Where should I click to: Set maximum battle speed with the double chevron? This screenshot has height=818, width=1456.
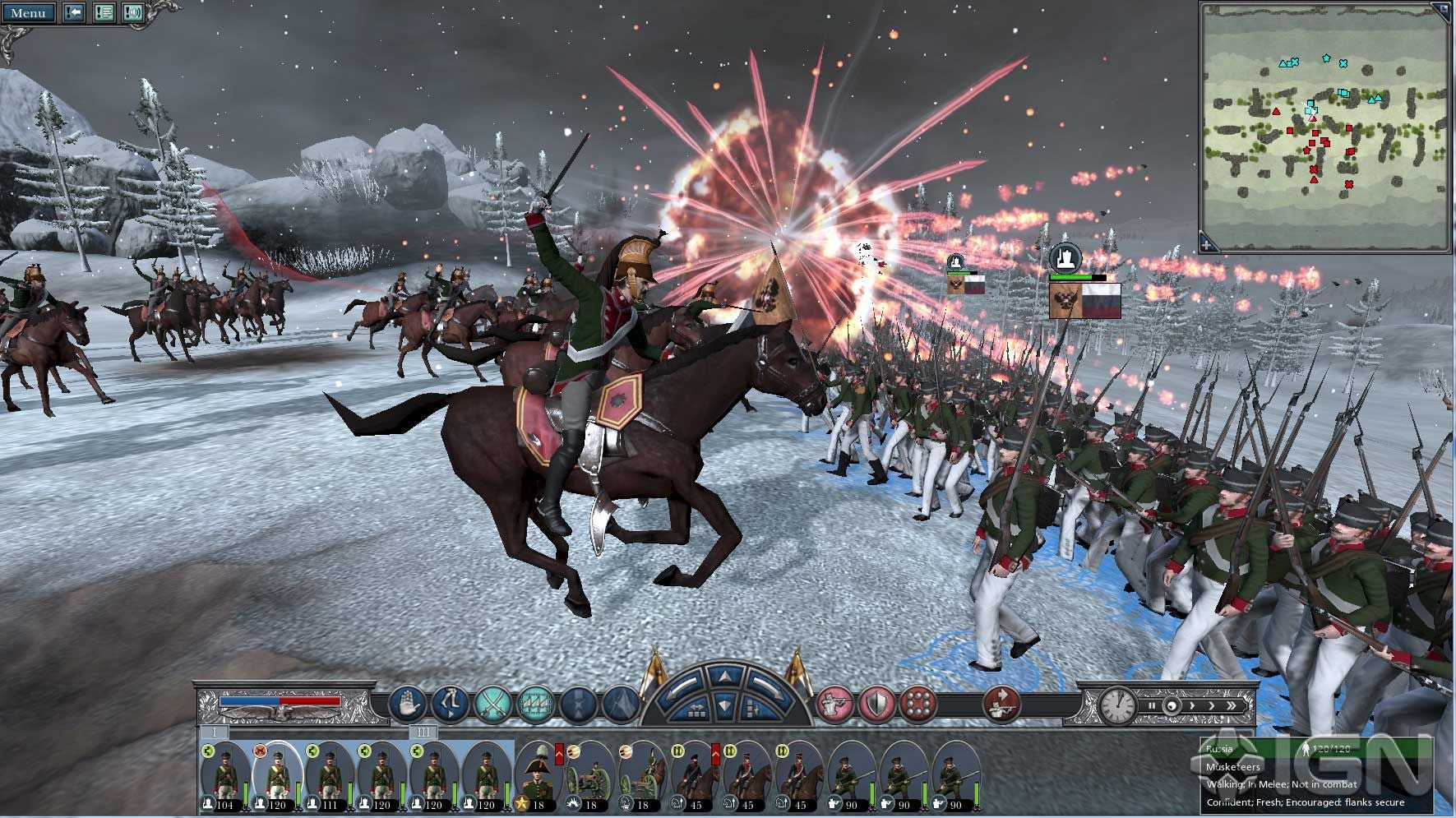1233,705
